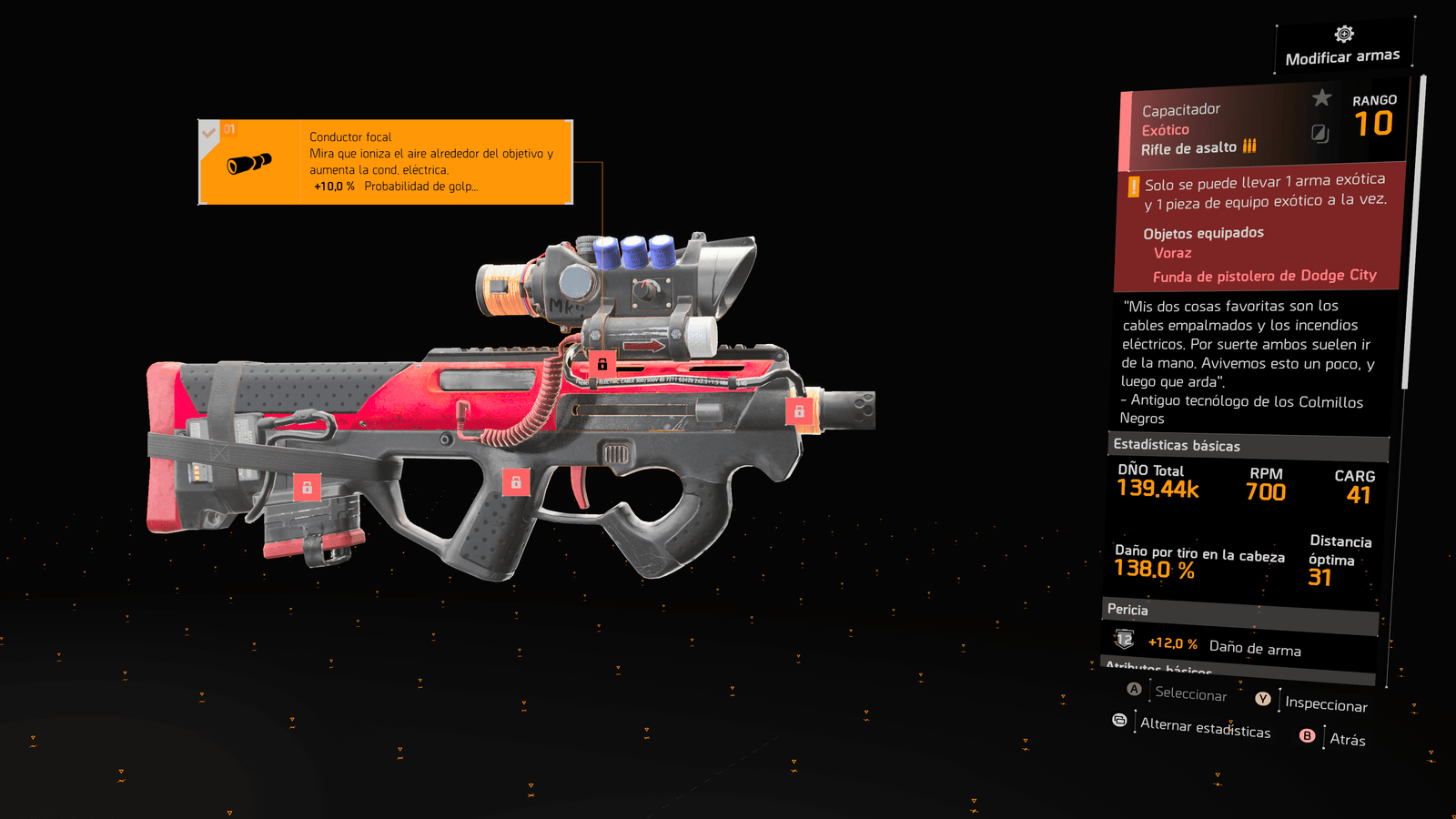Click the locked muzzle slot marker

tap(799, 411)
